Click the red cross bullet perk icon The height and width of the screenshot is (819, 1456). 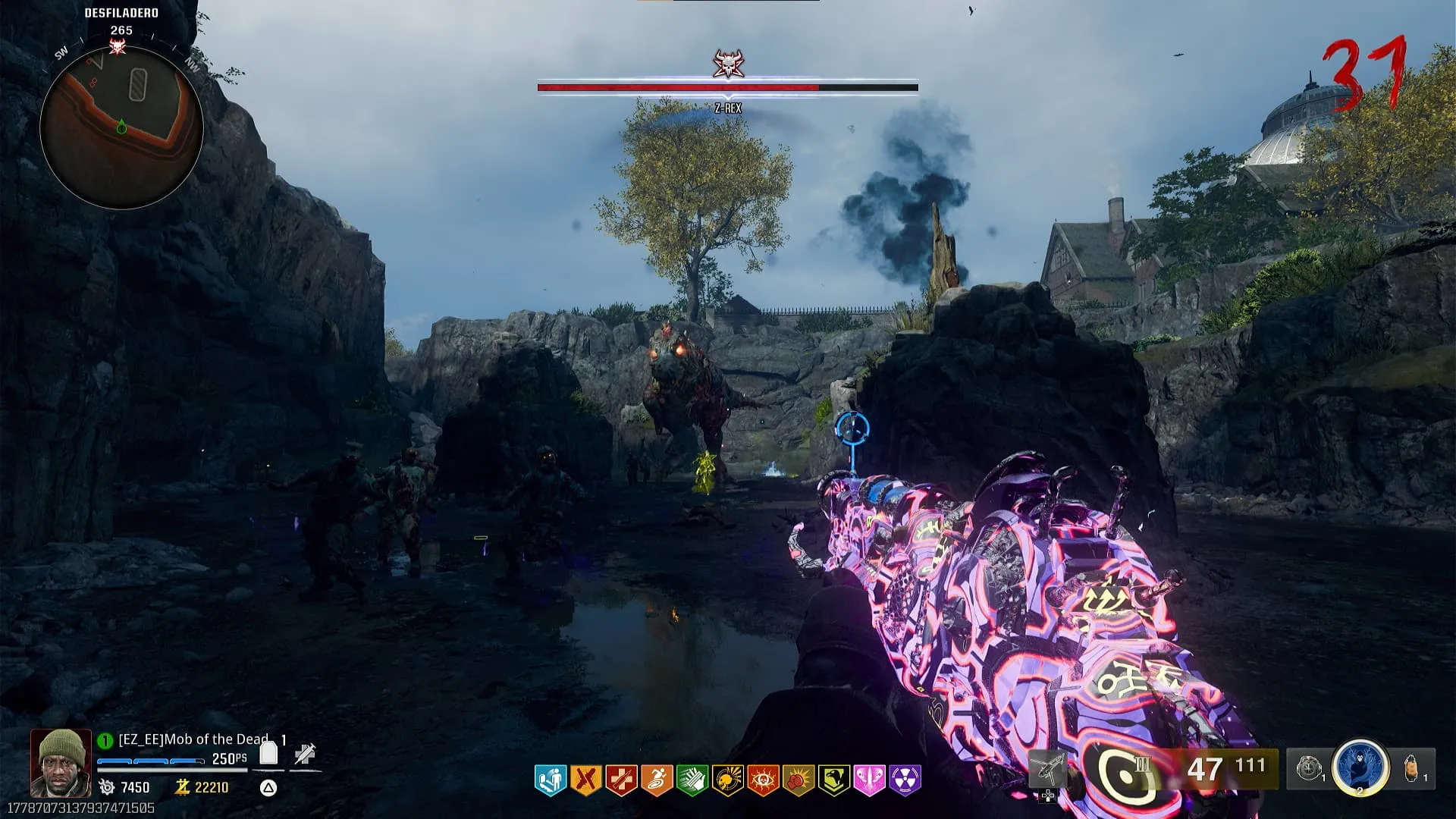[x=621, y=780]
